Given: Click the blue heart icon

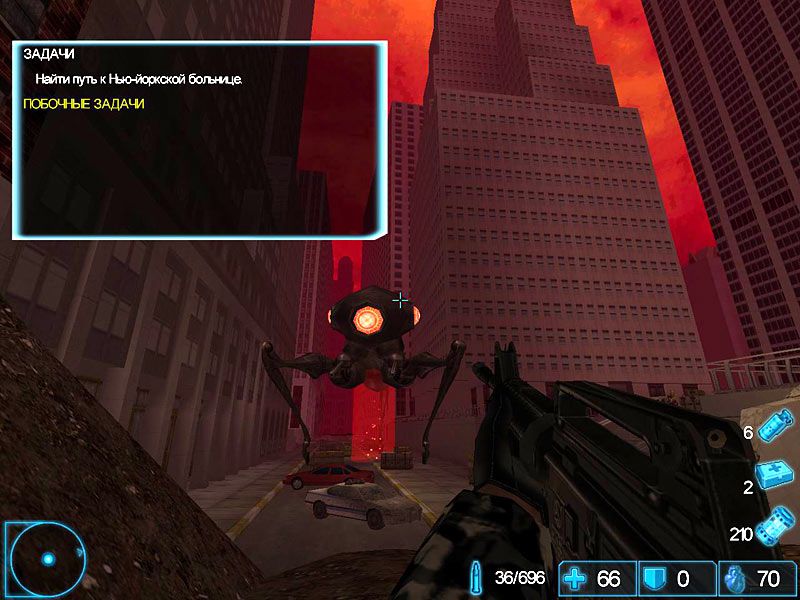Looking at the screenshot, I should 735,578.
